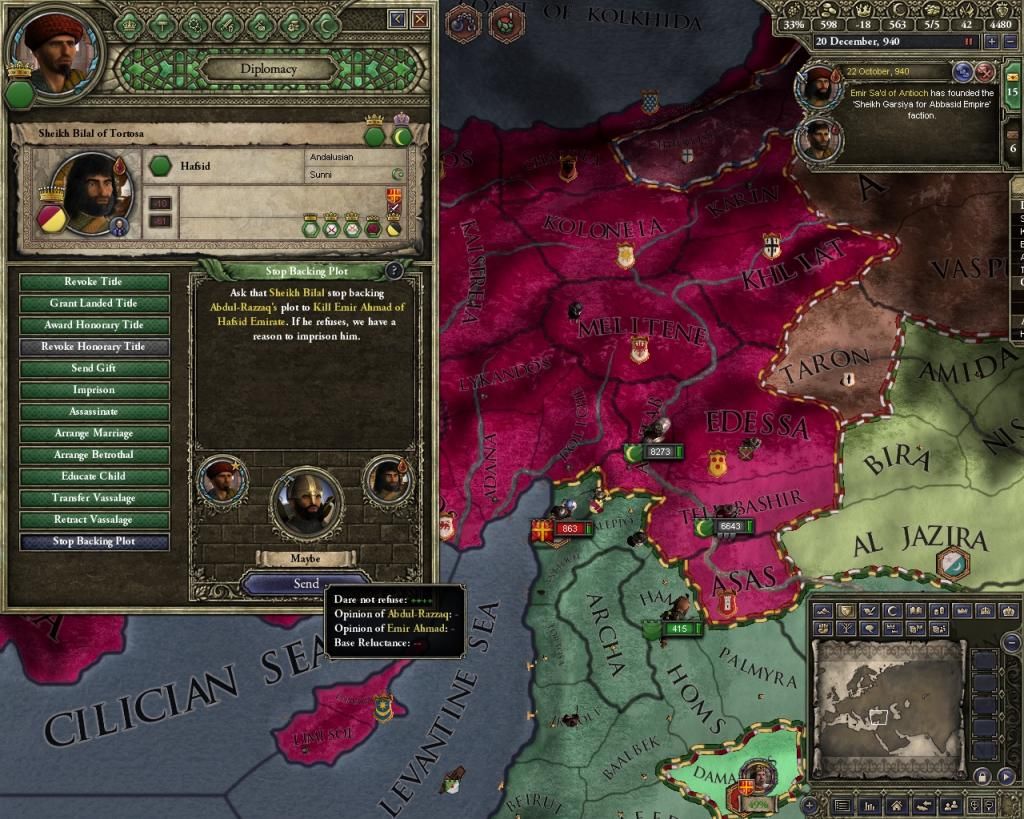Open Award Honorary Title

(94, 325)
